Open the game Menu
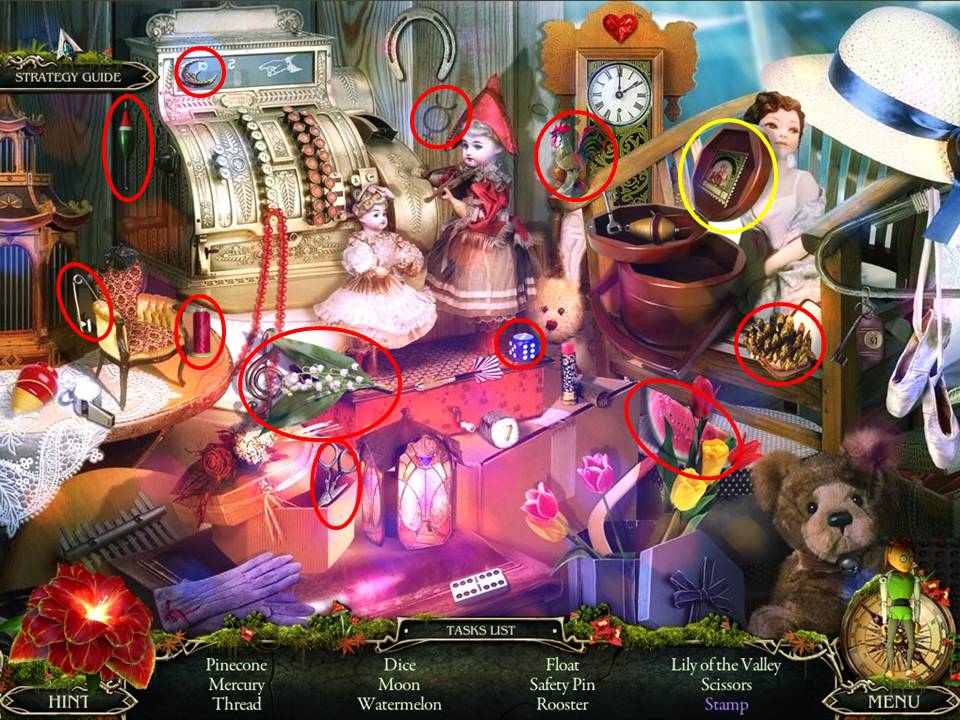The width and height of the screenshot is (960, 720). [x=893, y=701]
